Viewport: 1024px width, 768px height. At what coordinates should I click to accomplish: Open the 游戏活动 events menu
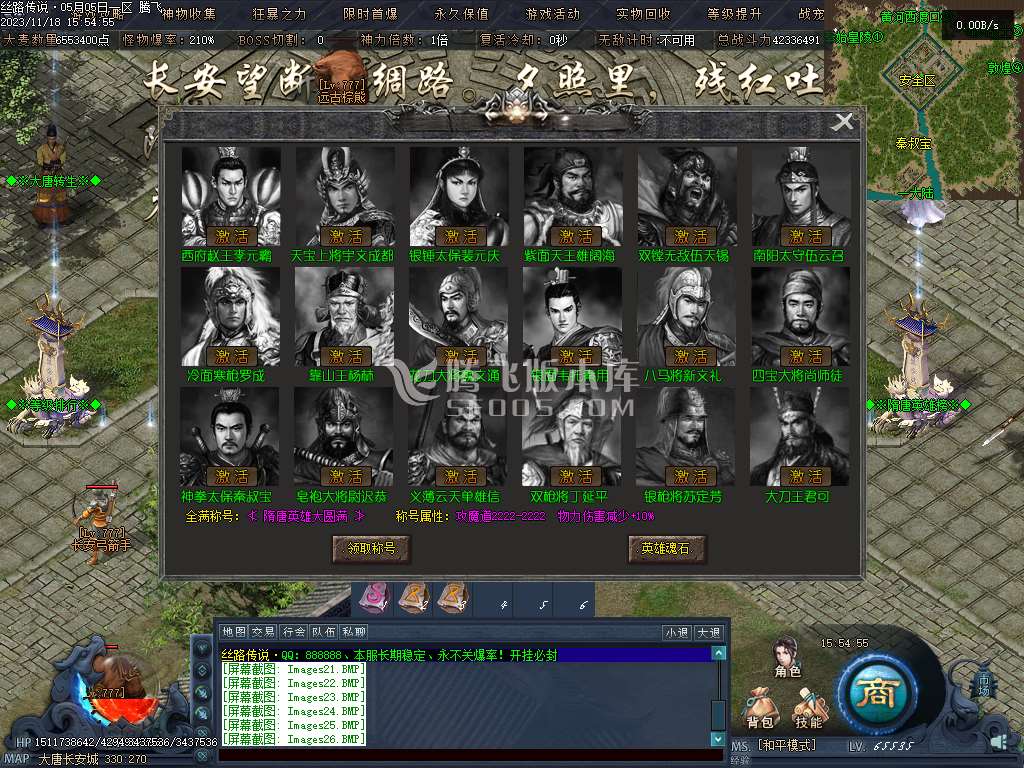coord(552,14)
